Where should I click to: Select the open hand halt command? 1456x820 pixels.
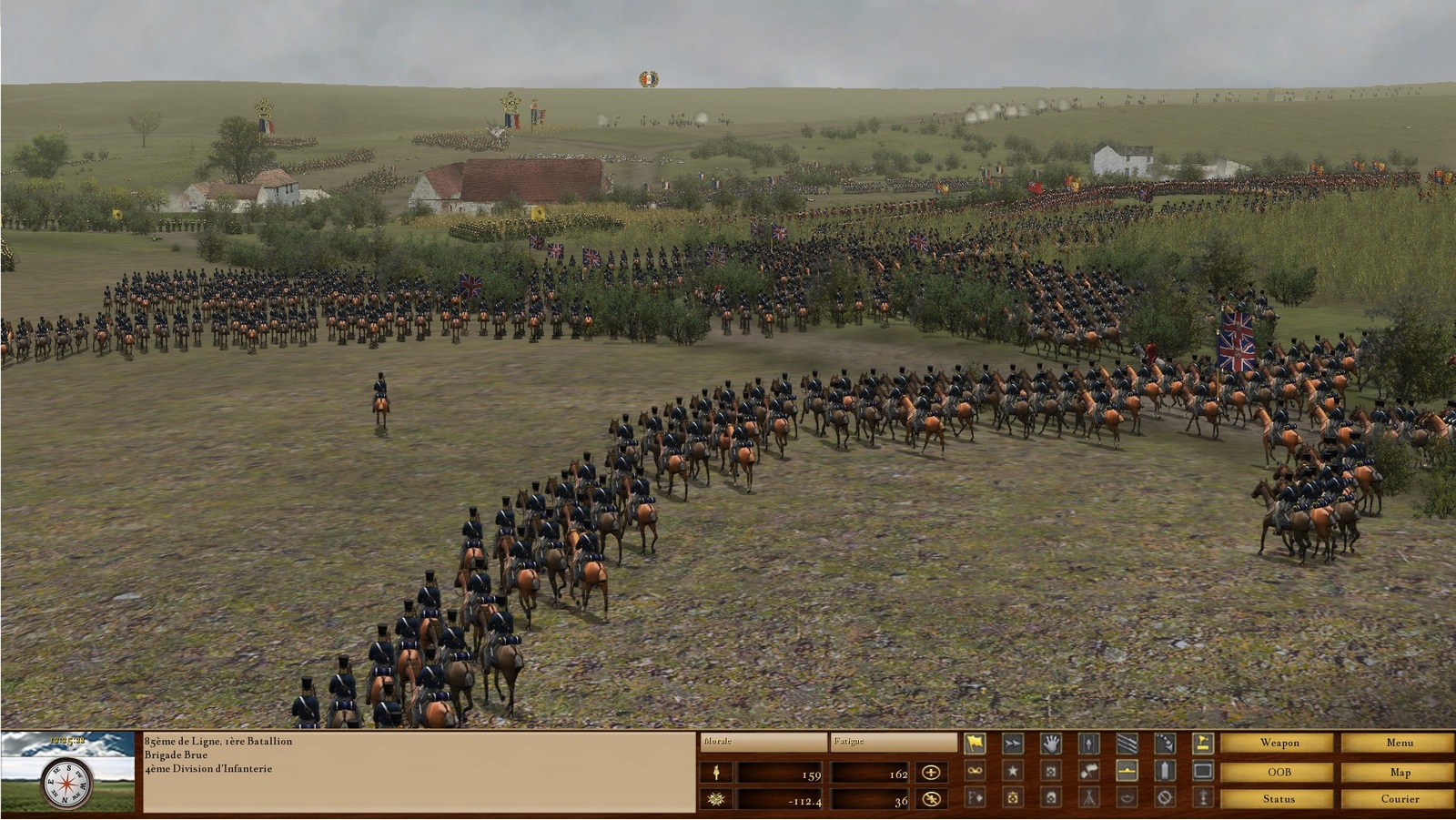coord(1051,744)
